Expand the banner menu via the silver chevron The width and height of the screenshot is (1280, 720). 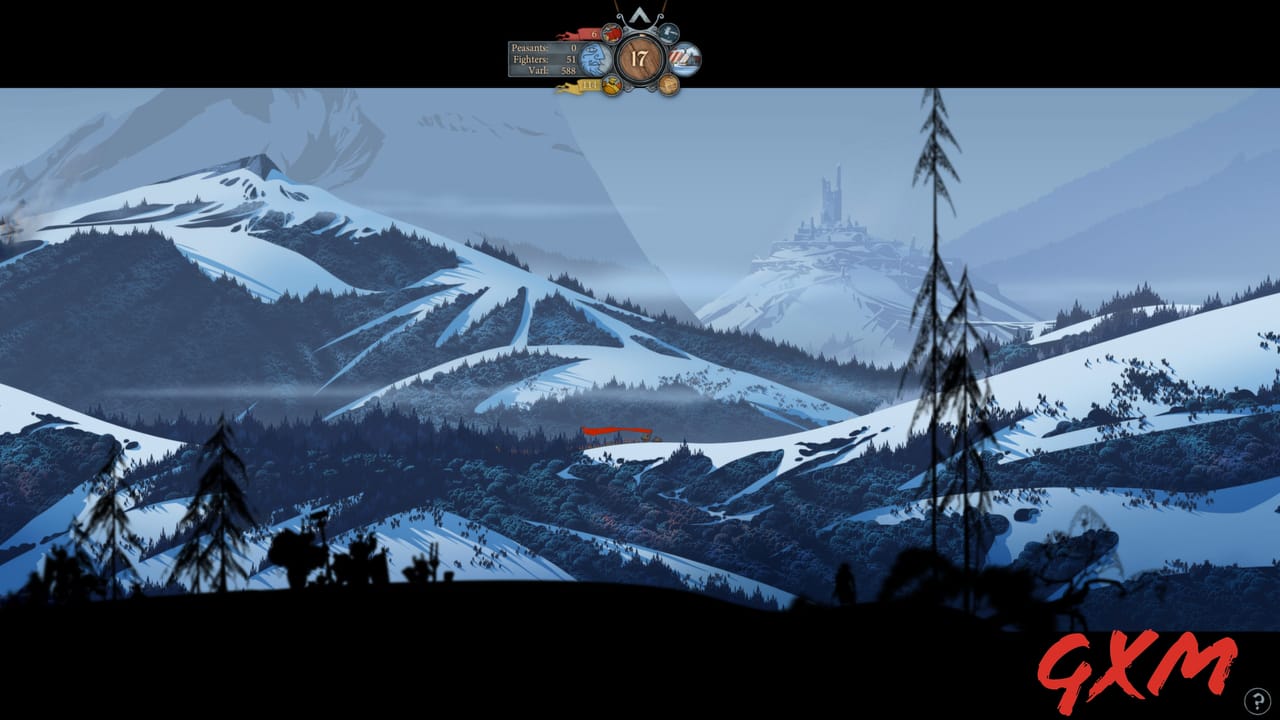639,16
